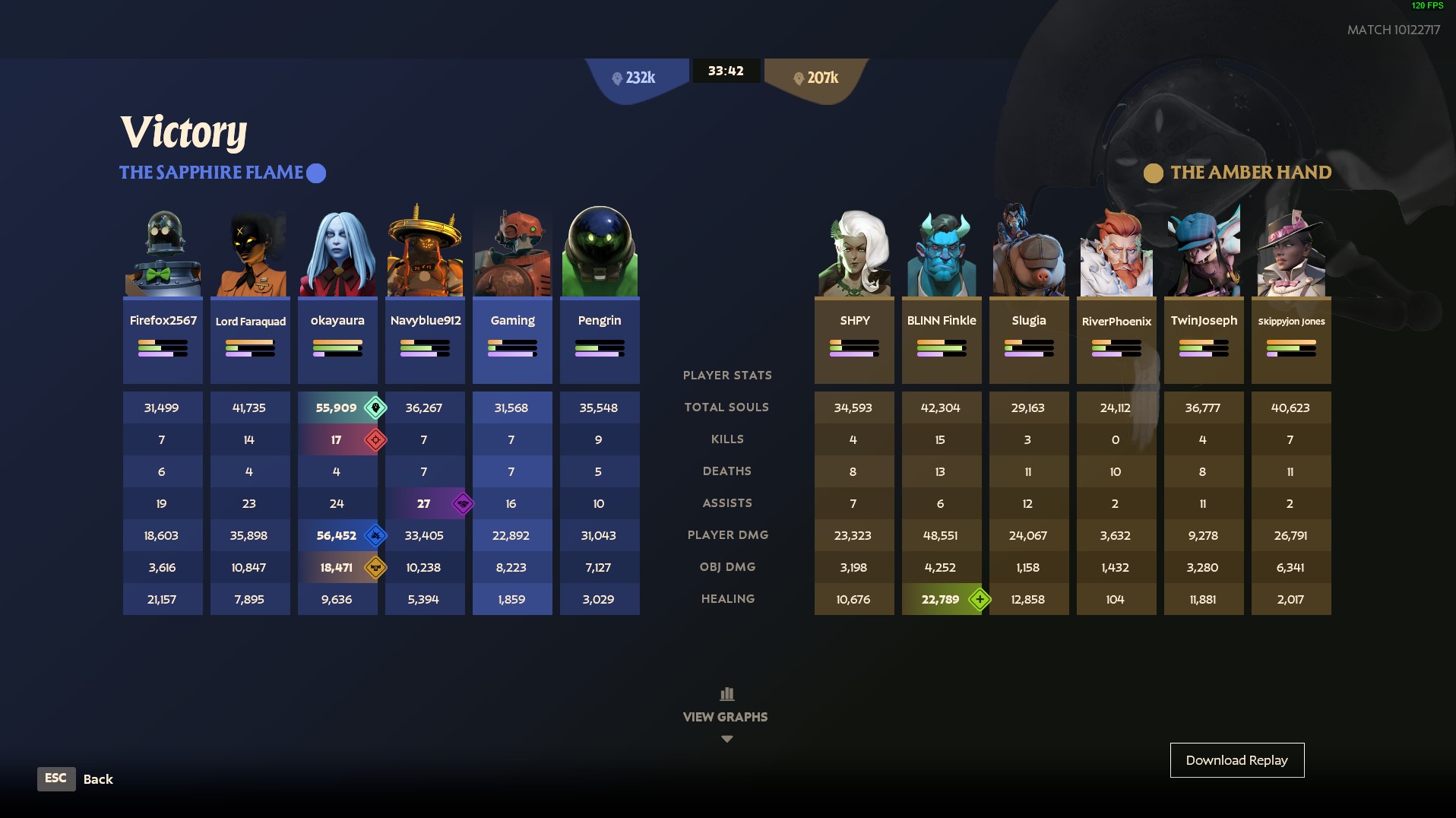Click okayaura's red kills badge icon
Viewport: 1456px width, 818px height.
(x=375, y=440)
